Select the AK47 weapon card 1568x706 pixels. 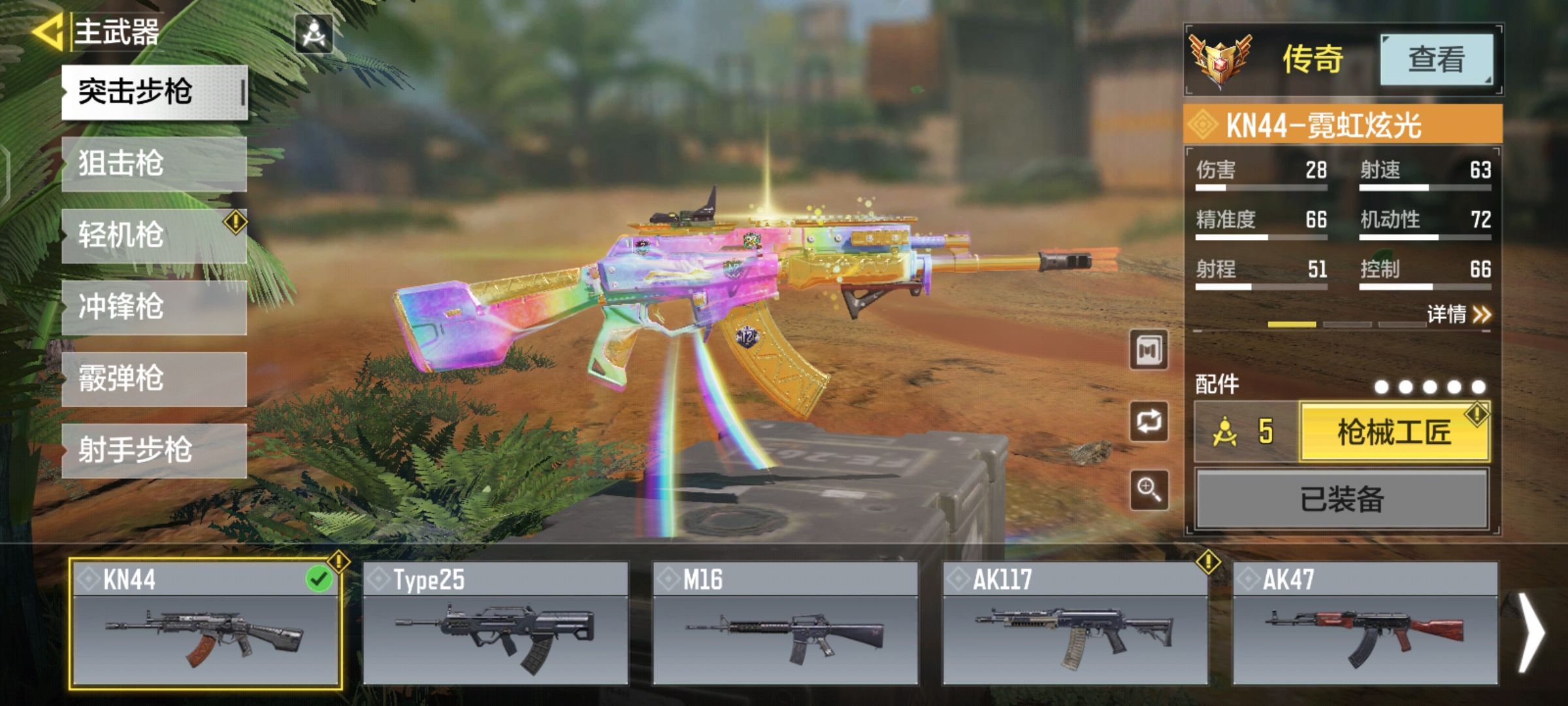tap(1365, 624)
